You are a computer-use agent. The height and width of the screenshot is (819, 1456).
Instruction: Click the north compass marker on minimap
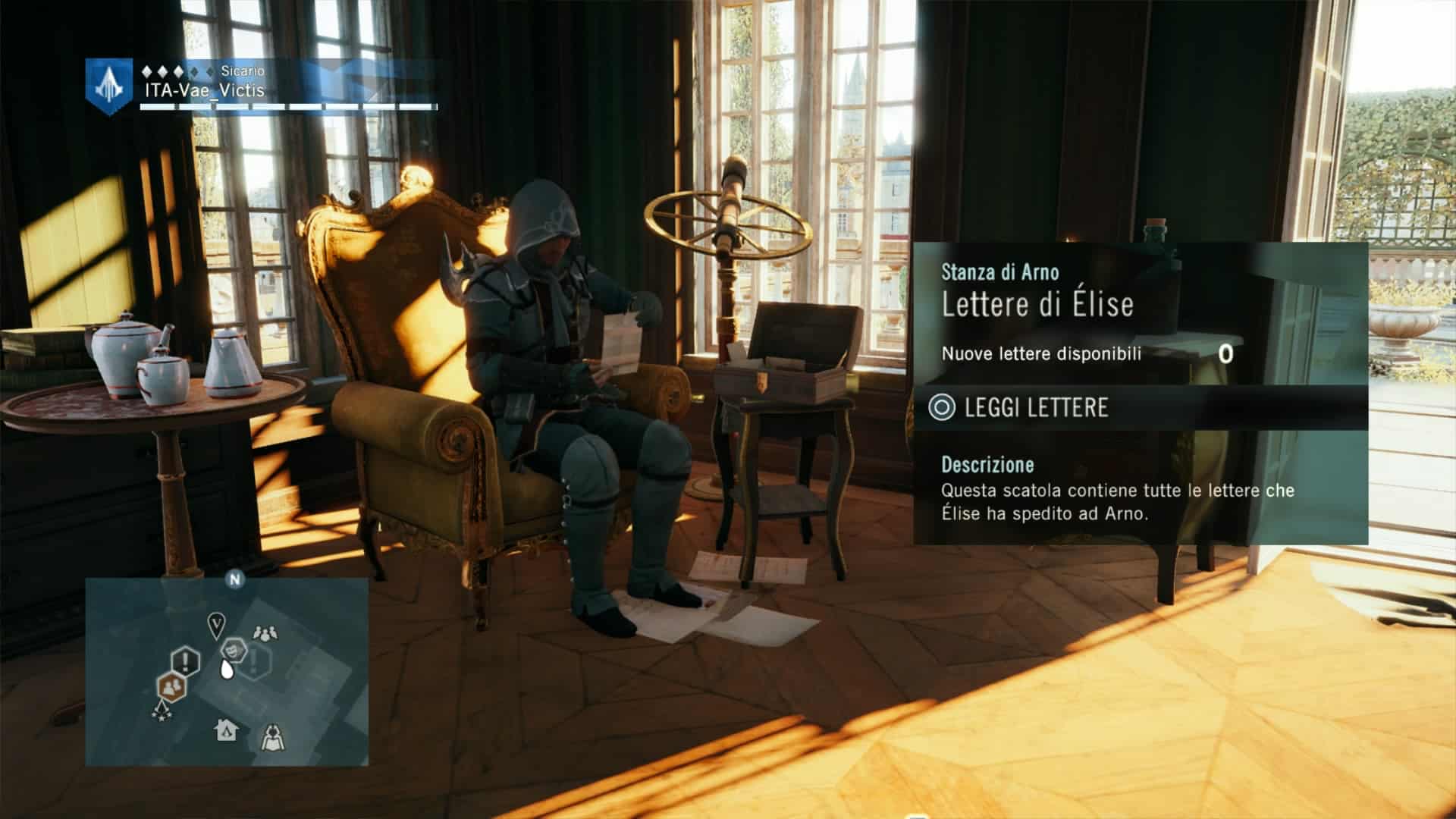tap(235, 580)
